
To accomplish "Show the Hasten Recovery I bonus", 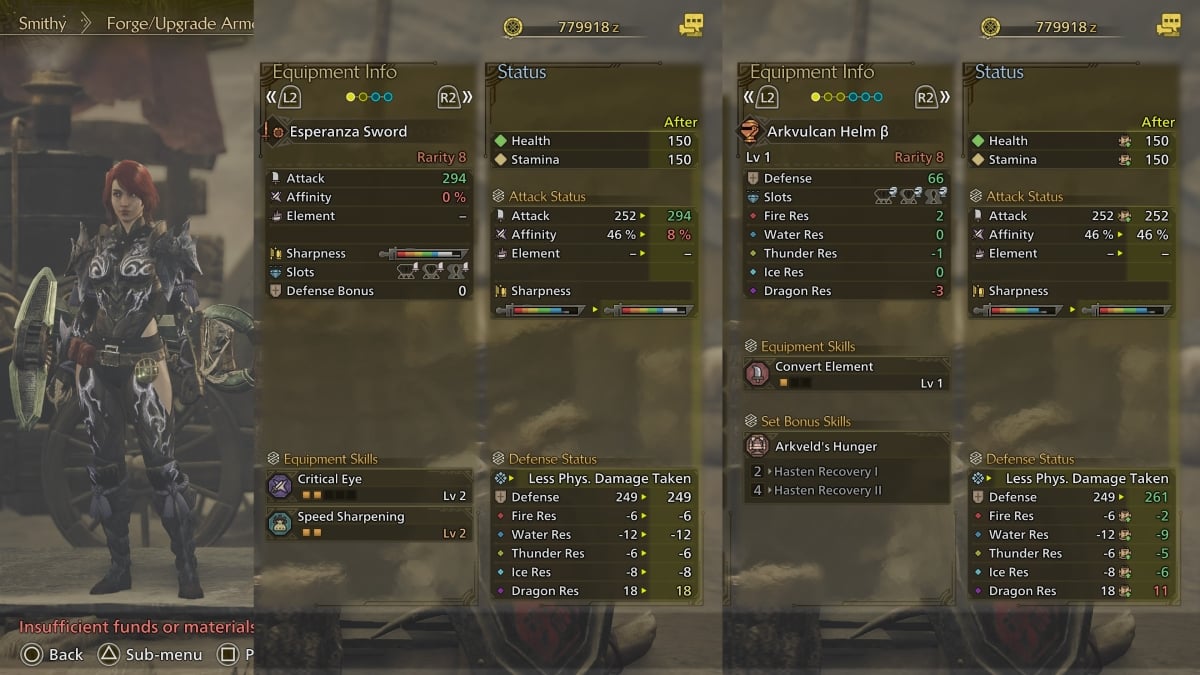I will click(825, 472).
